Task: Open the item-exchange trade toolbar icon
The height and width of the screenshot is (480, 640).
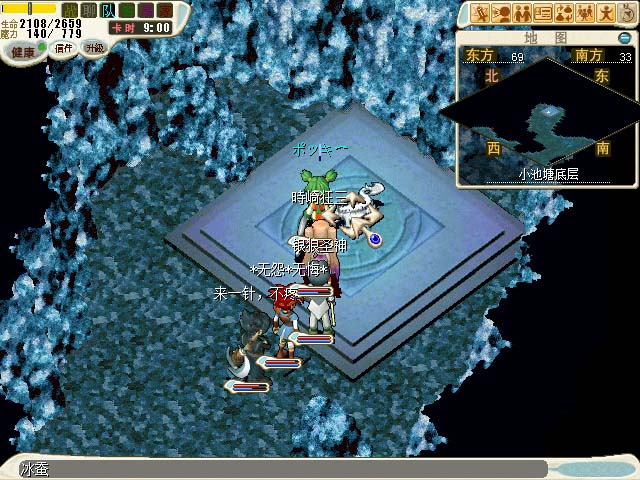Action: tap(564, 13)
